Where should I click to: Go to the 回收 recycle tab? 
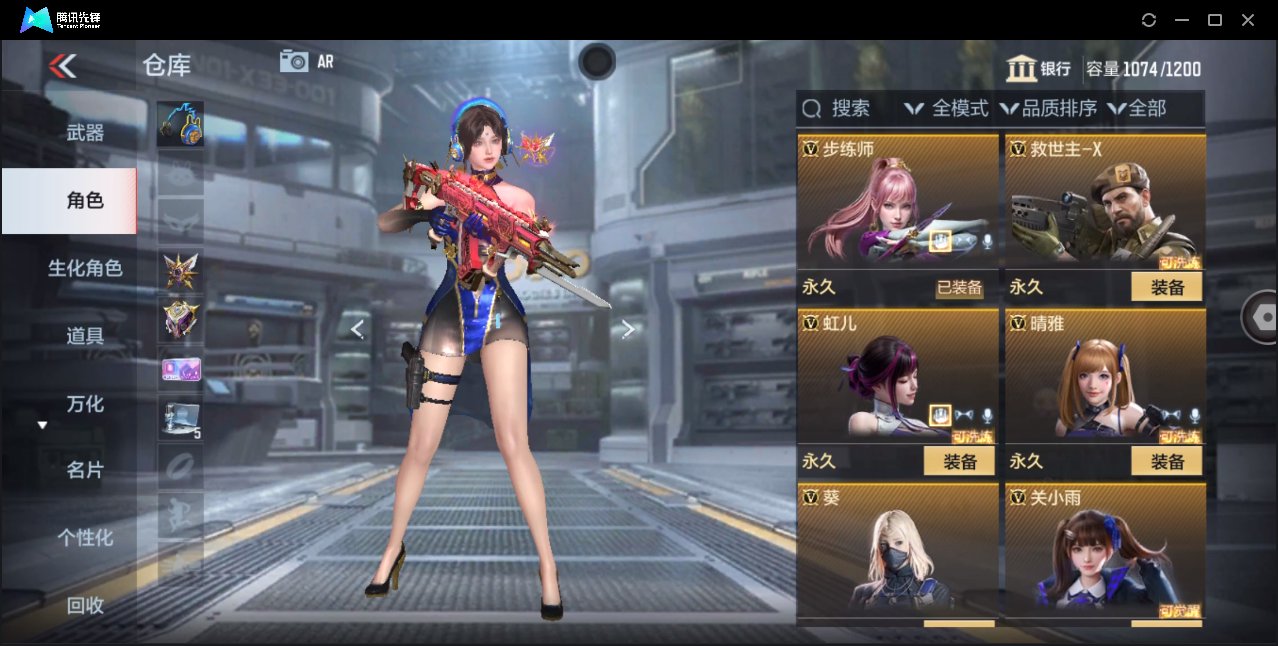point(85,605)
